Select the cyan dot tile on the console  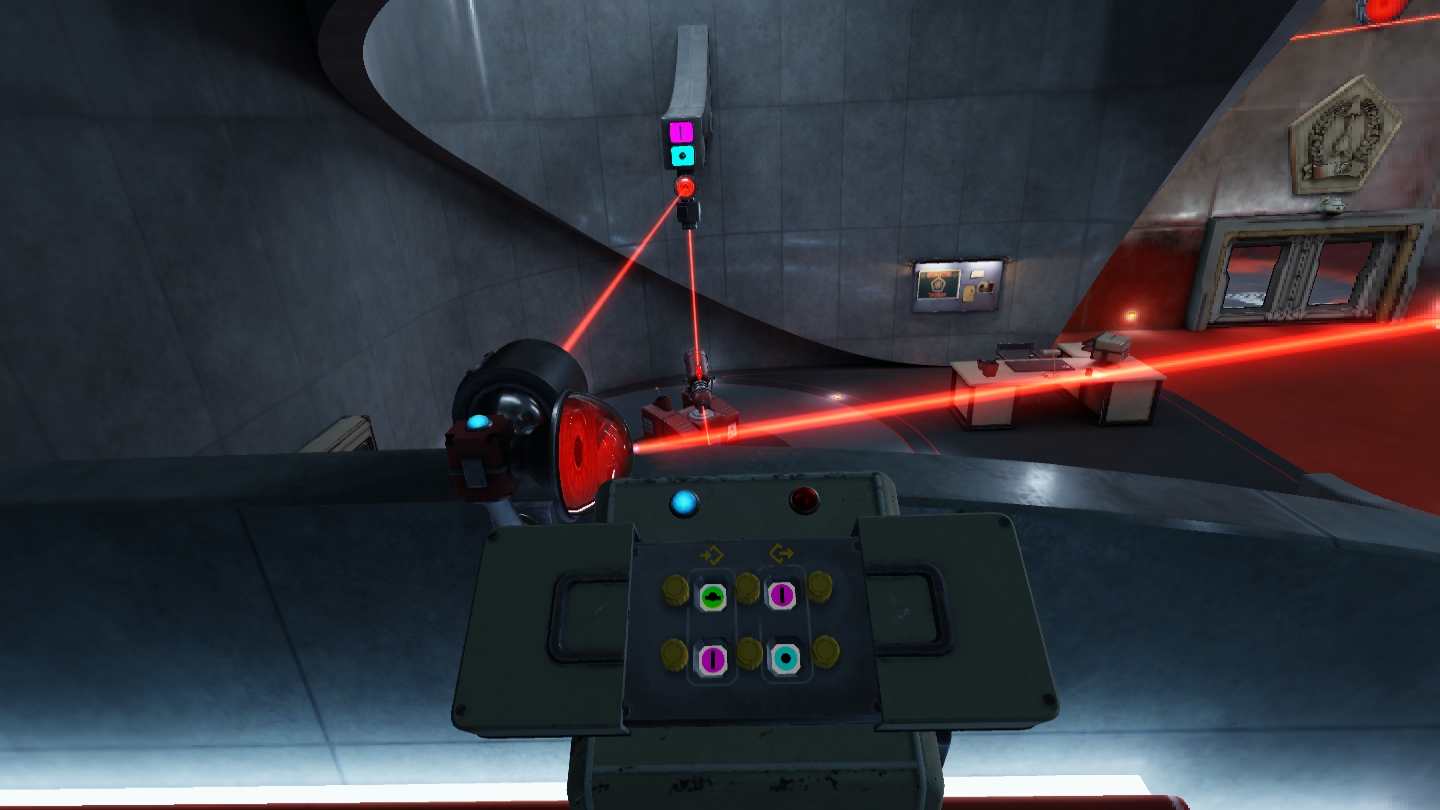coord(785,657)
